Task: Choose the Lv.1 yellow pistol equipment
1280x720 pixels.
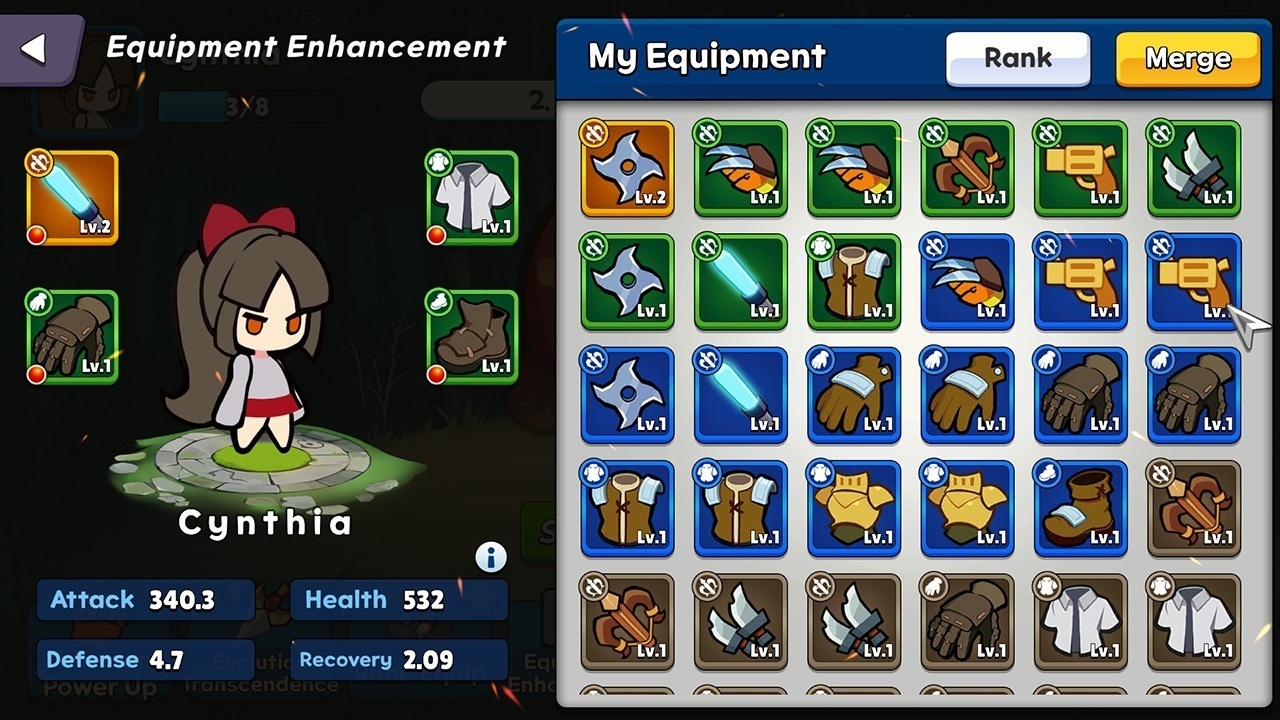Action: [x=1081, y=167]
